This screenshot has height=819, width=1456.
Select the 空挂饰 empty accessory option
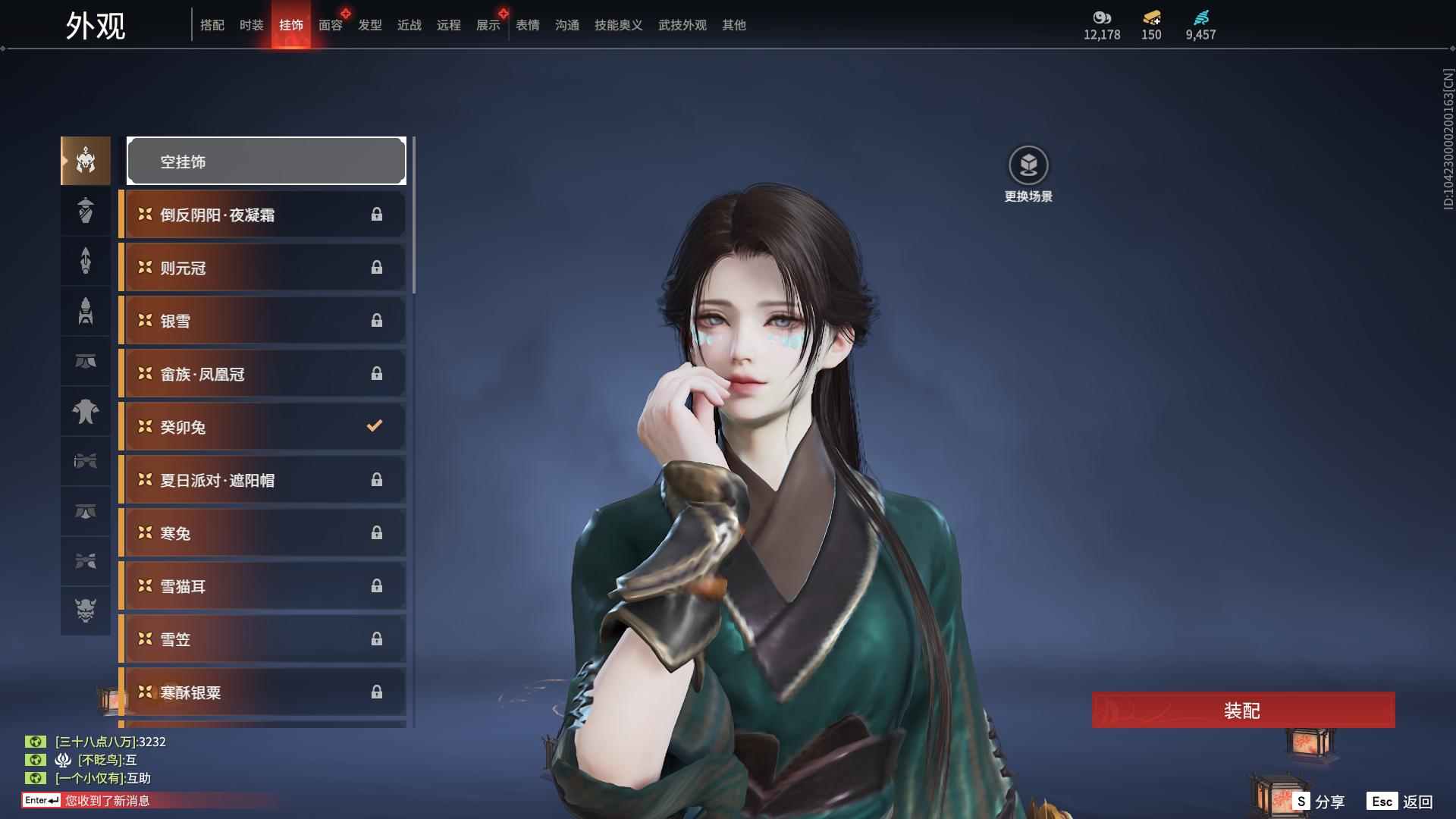coord(266,161)
